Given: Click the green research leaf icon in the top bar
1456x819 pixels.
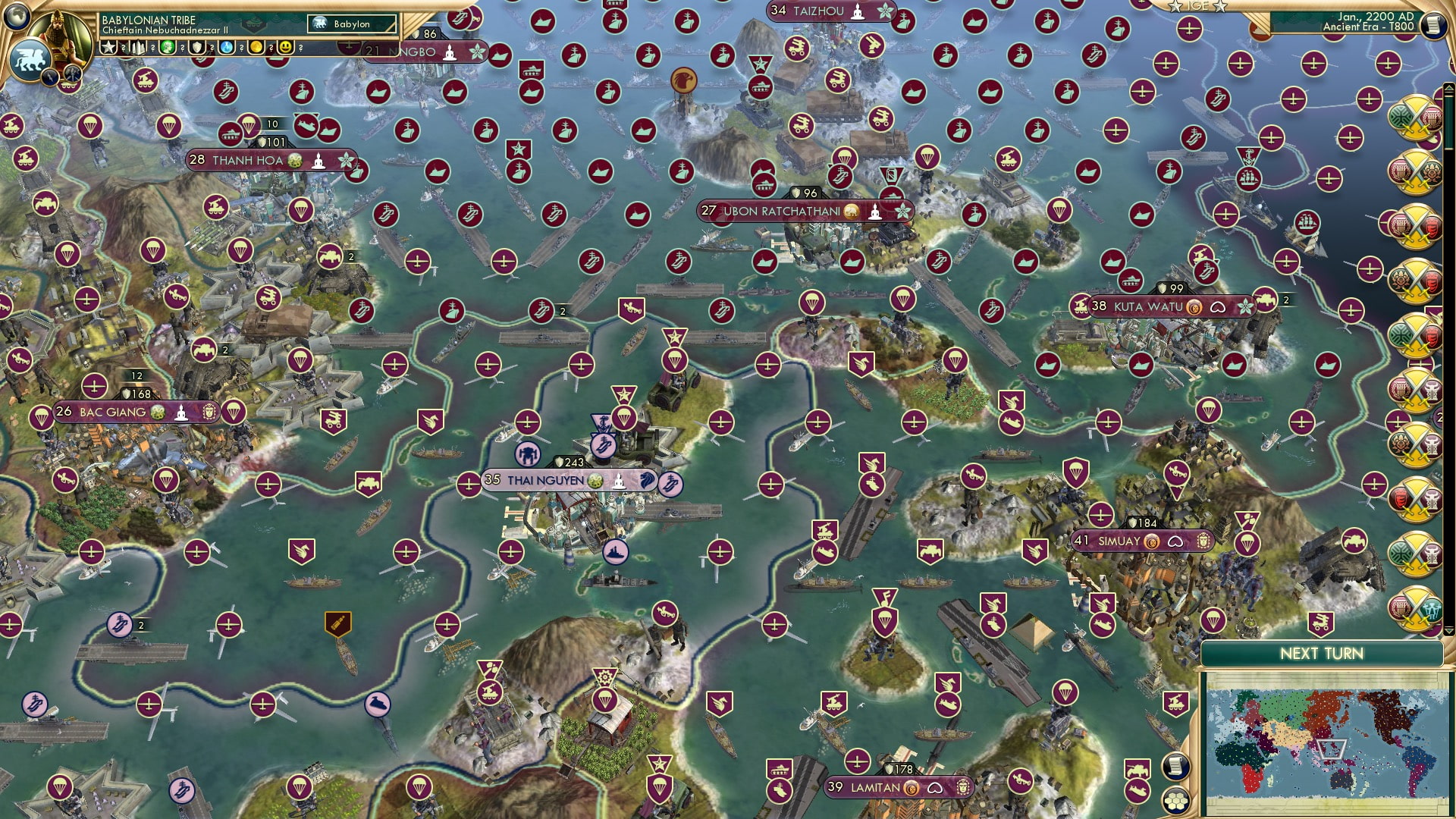Looking at the screenshot, I should pyautogui.click(x=168, y=48).
